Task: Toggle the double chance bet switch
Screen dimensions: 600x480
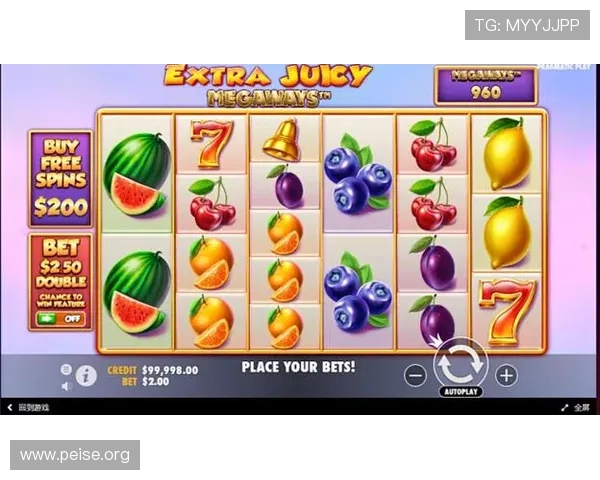Action: pyautogui.click(x=61, y=318)
